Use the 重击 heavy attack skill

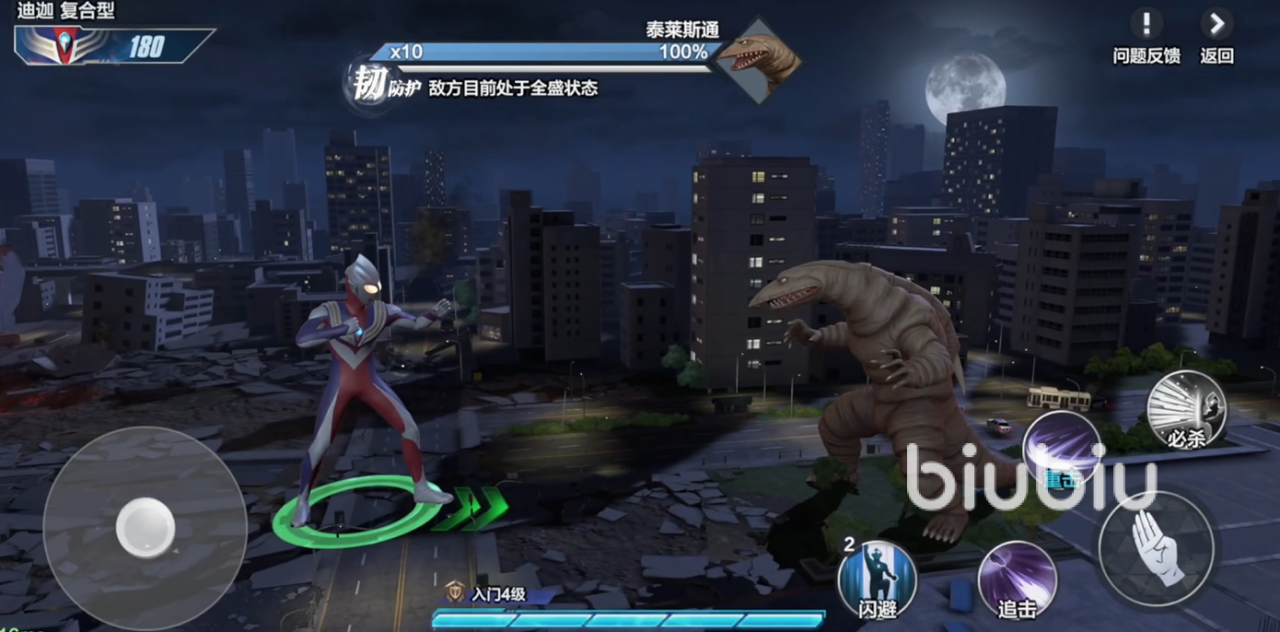click(x=1061, y=448)
